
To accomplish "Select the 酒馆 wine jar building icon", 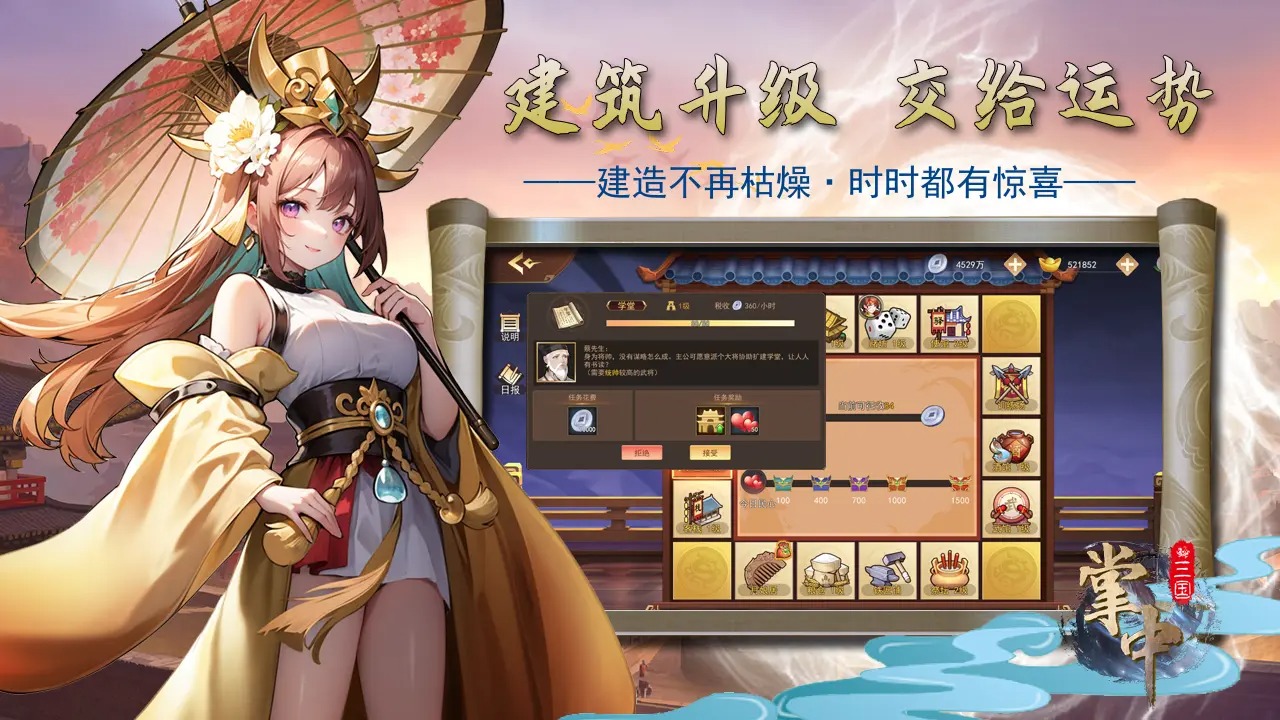I will (x=1012, y=447).
